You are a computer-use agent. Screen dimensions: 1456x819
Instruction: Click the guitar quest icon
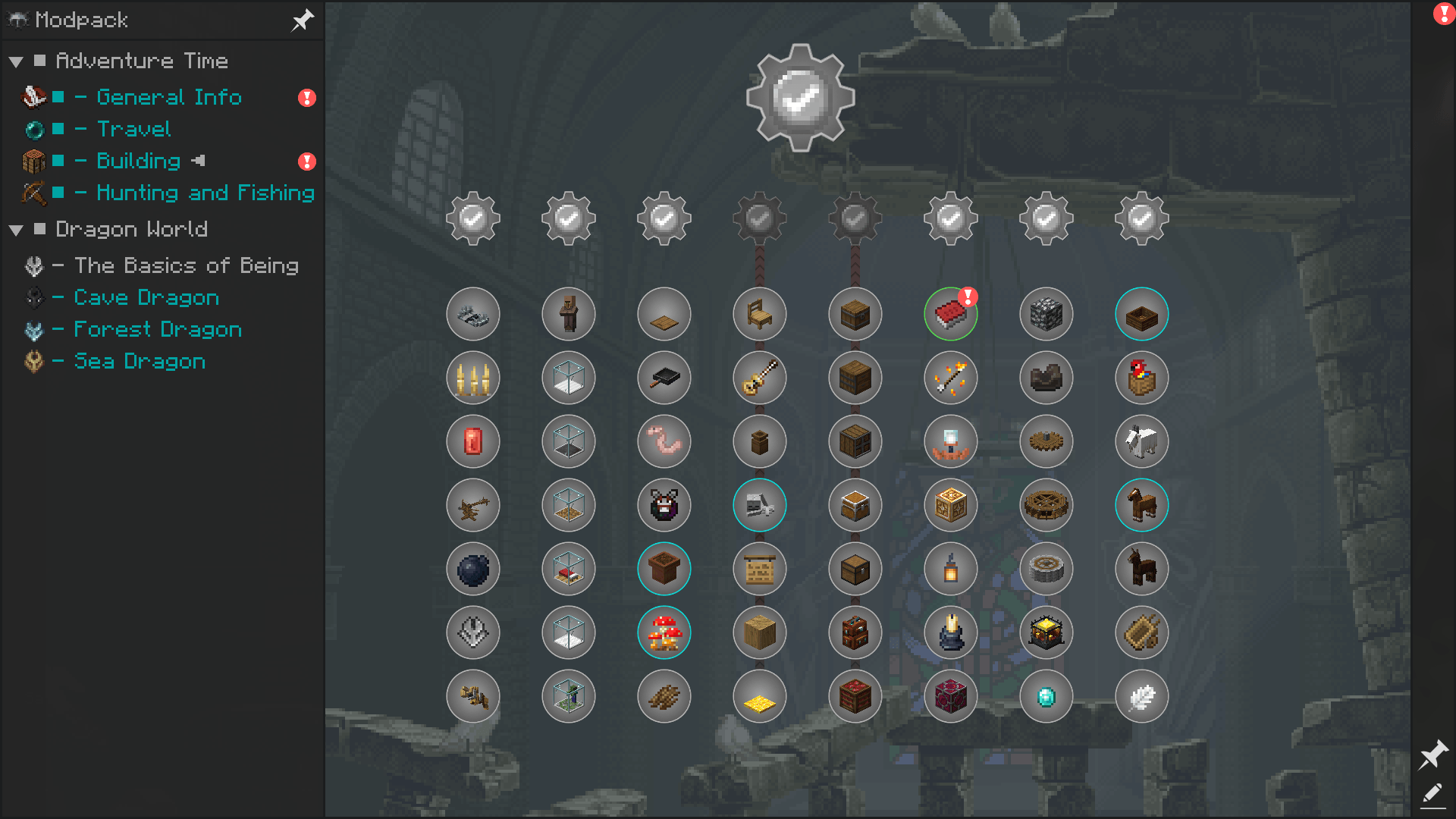coord(759,378)
